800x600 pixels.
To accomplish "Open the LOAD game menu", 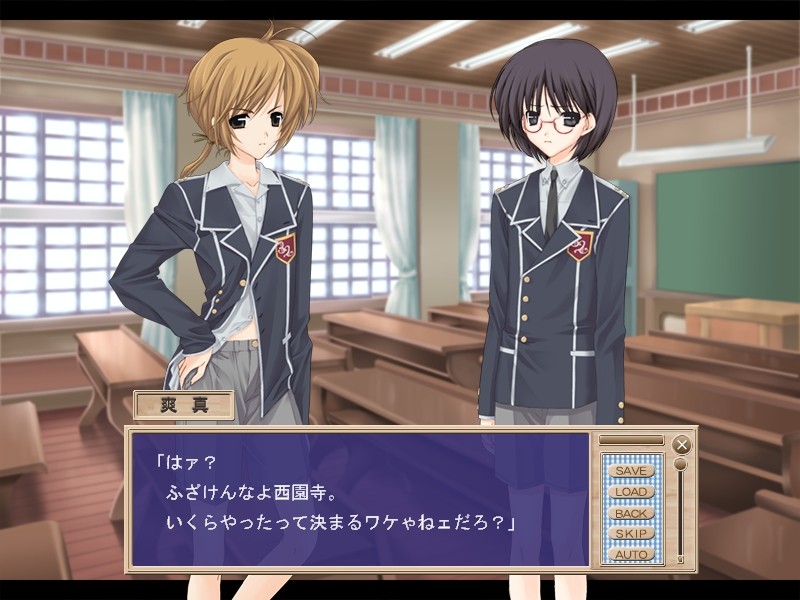I will click(631, 491).
